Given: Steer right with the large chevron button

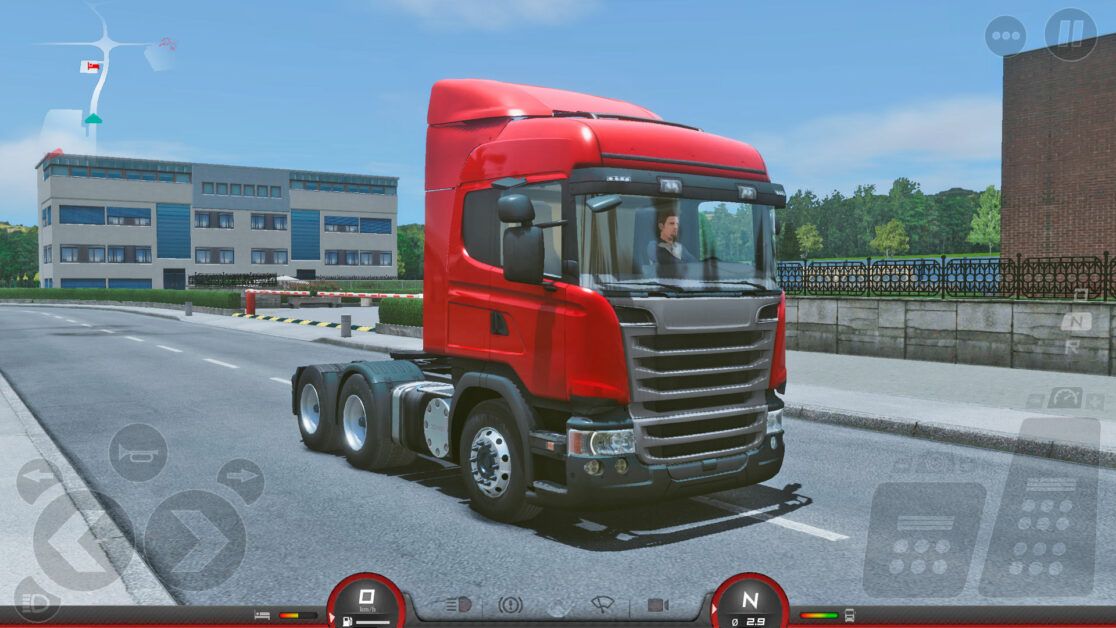Looking at the screenshot, I should click(x=195, y=541).
